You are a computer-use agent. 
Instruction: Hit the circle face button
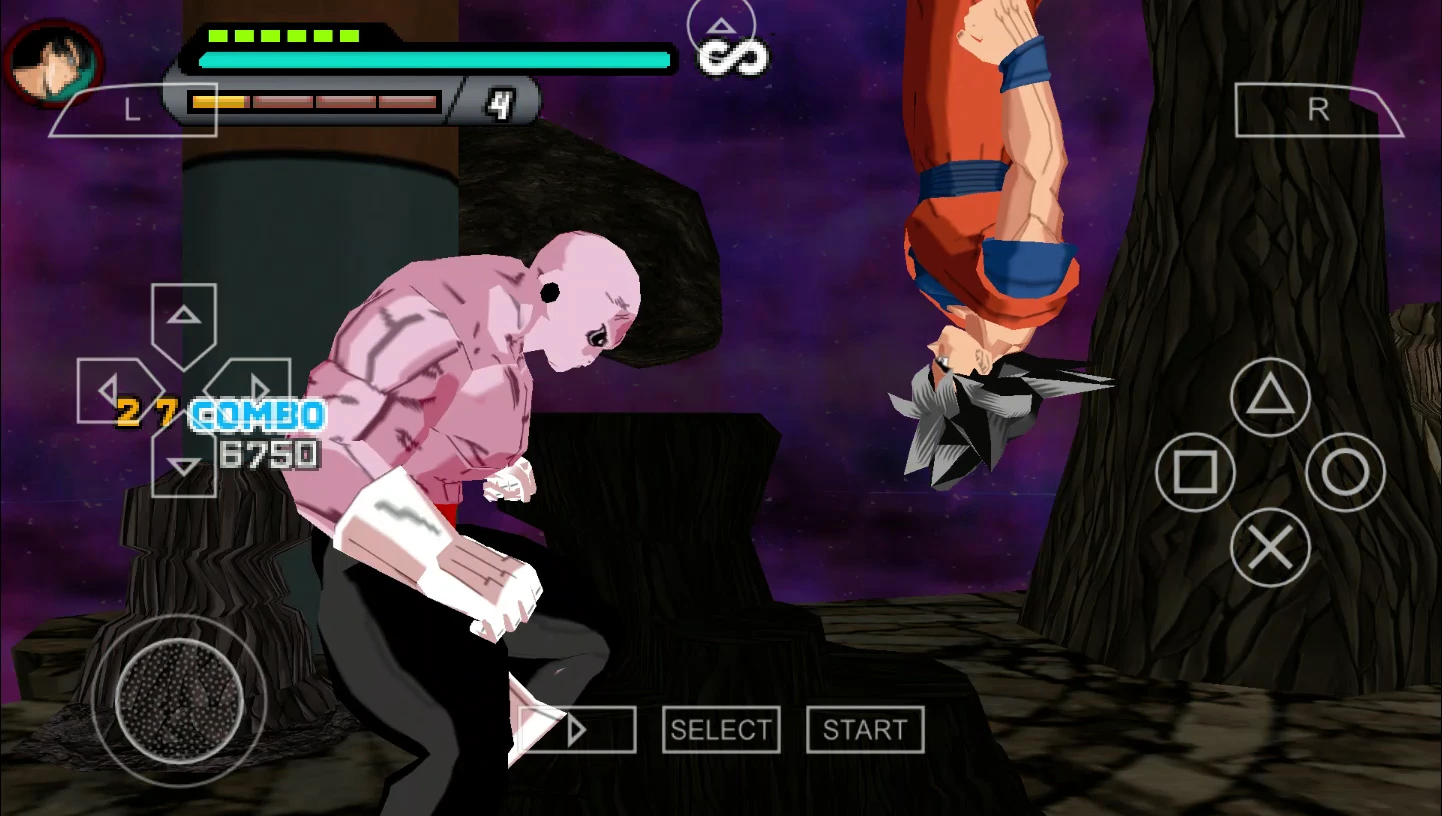click(1345, 472)
